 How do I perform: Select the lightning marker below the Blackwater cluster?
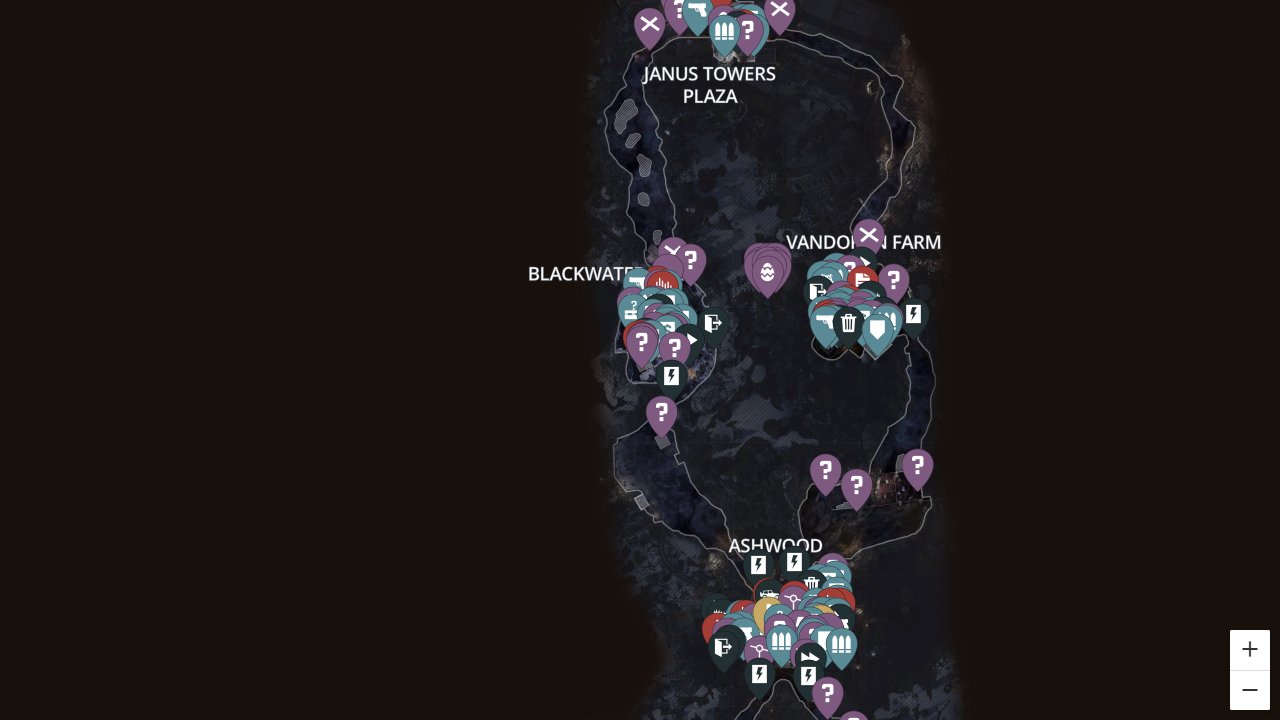pos(671,376)
